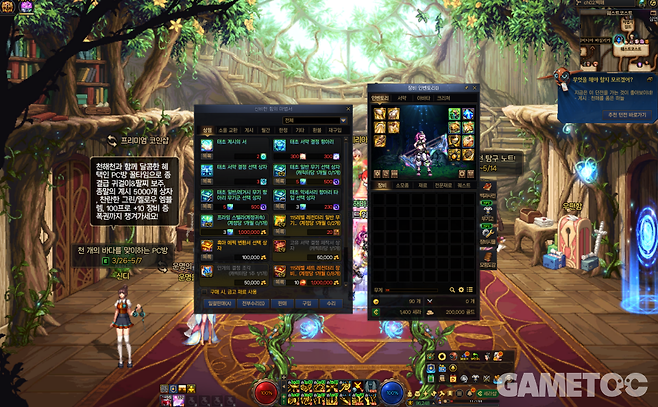Switch to the 소울 교환 tab
Viewport: 658px width, 407px height.
point(228,129)
